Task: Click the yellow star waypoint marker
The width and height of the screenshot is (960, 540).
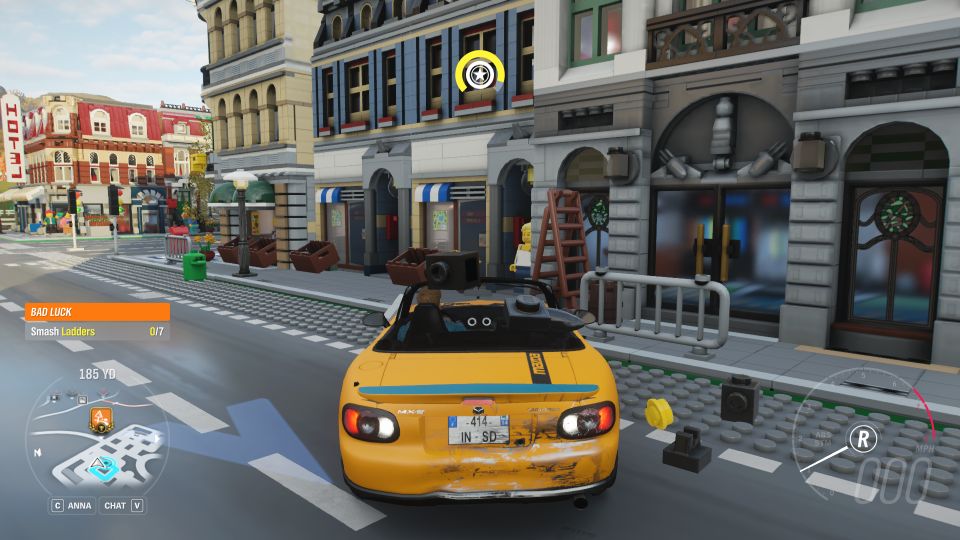Action: pyautogui.click(x=479, y=74)
